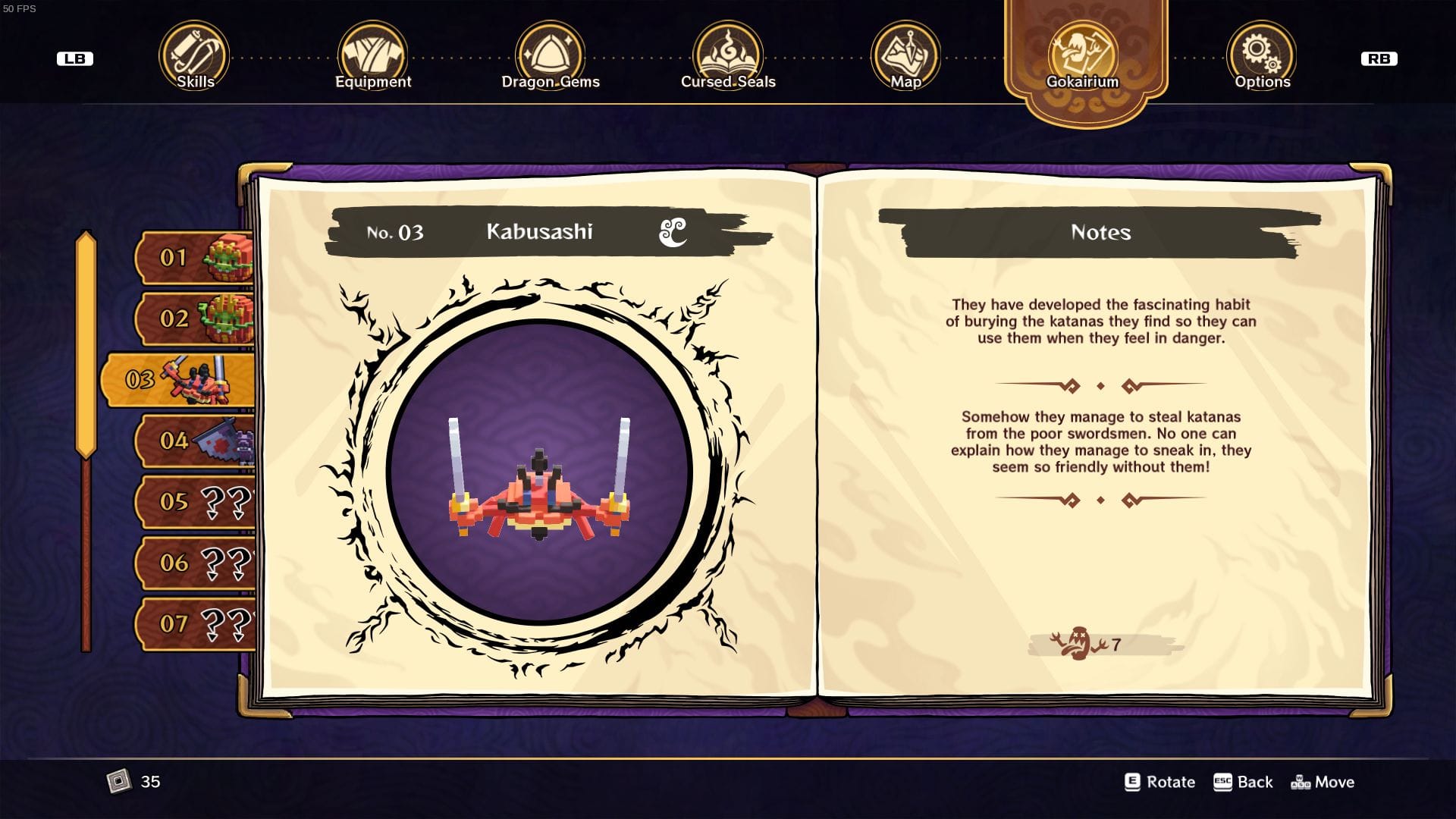Screen dimensions: 1456x819
Task: Open the Options tab
Action: point(1261,57)
